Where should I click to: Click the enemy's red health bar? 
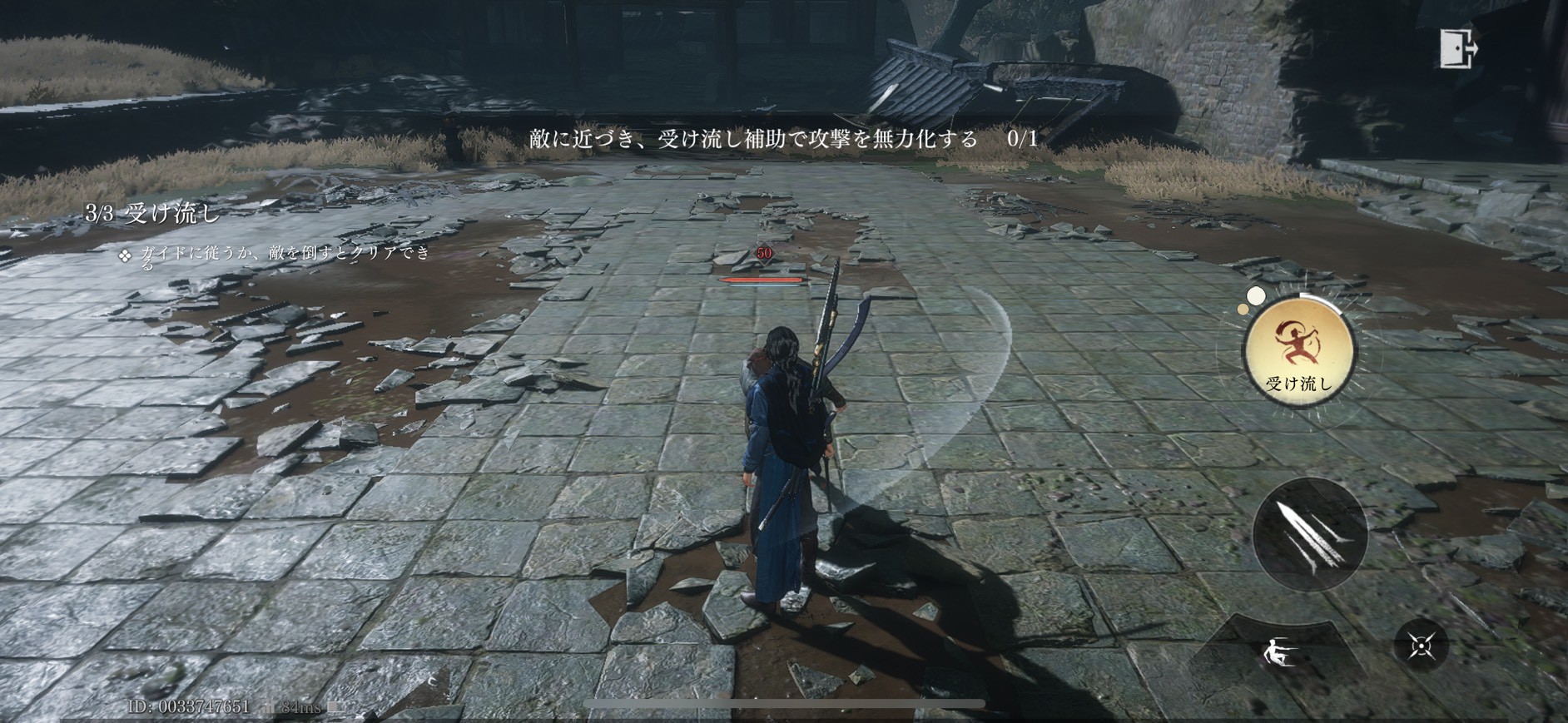762,280
